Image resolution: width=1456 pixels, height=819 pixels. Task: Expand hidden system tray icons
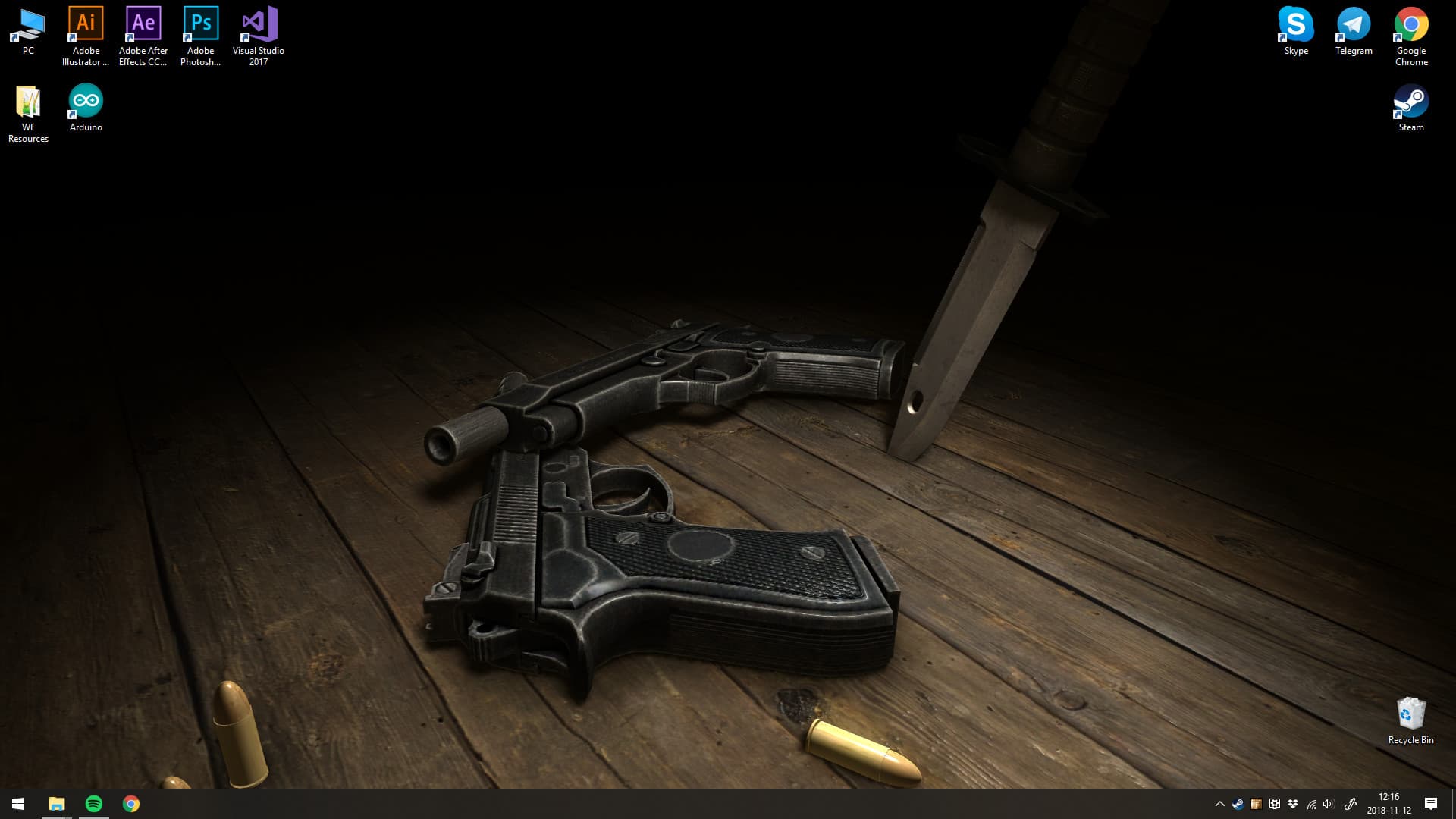(x=1219, y=804)
